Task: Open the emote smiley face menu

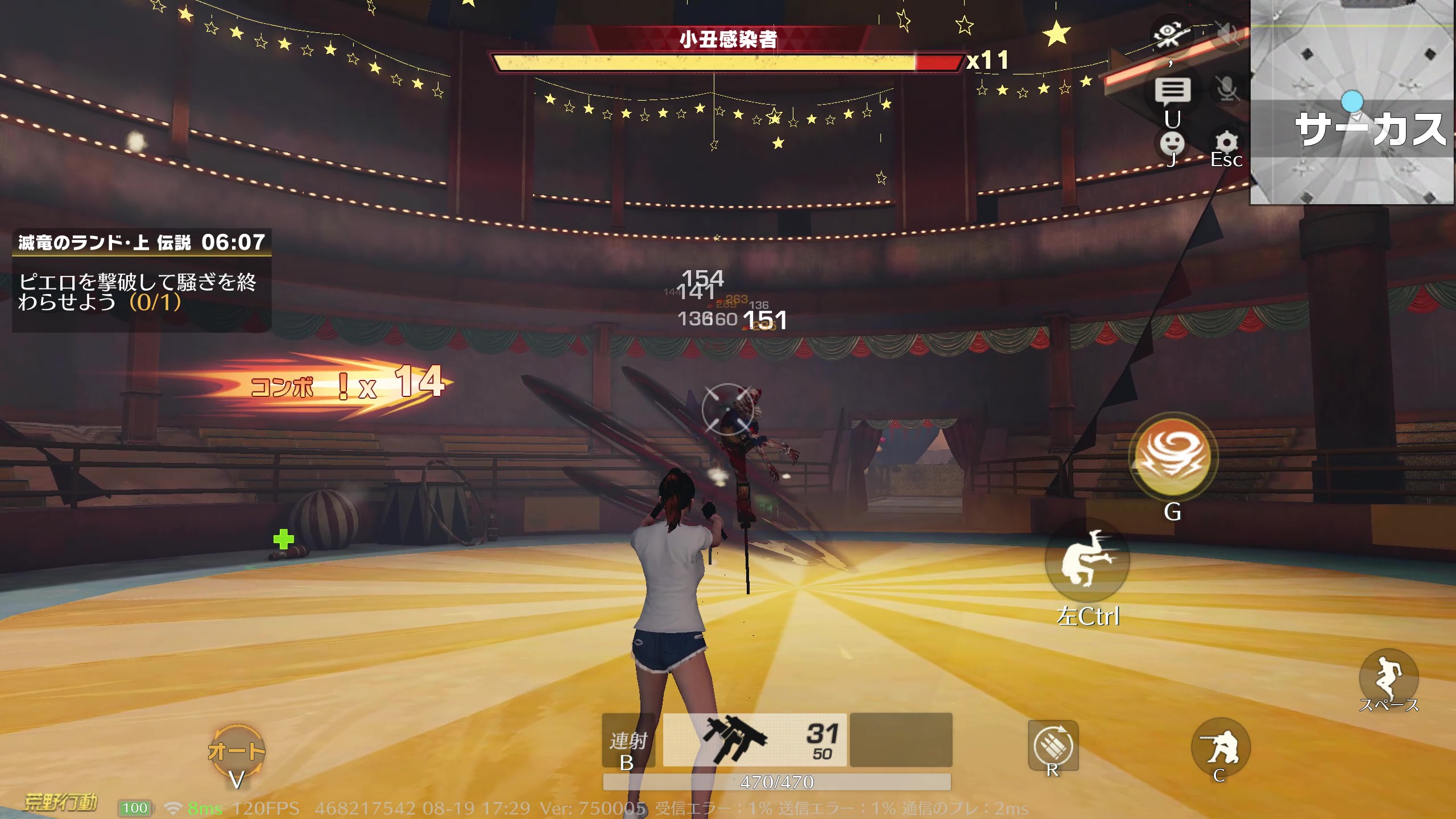Action: click(x=1172, y=143)
